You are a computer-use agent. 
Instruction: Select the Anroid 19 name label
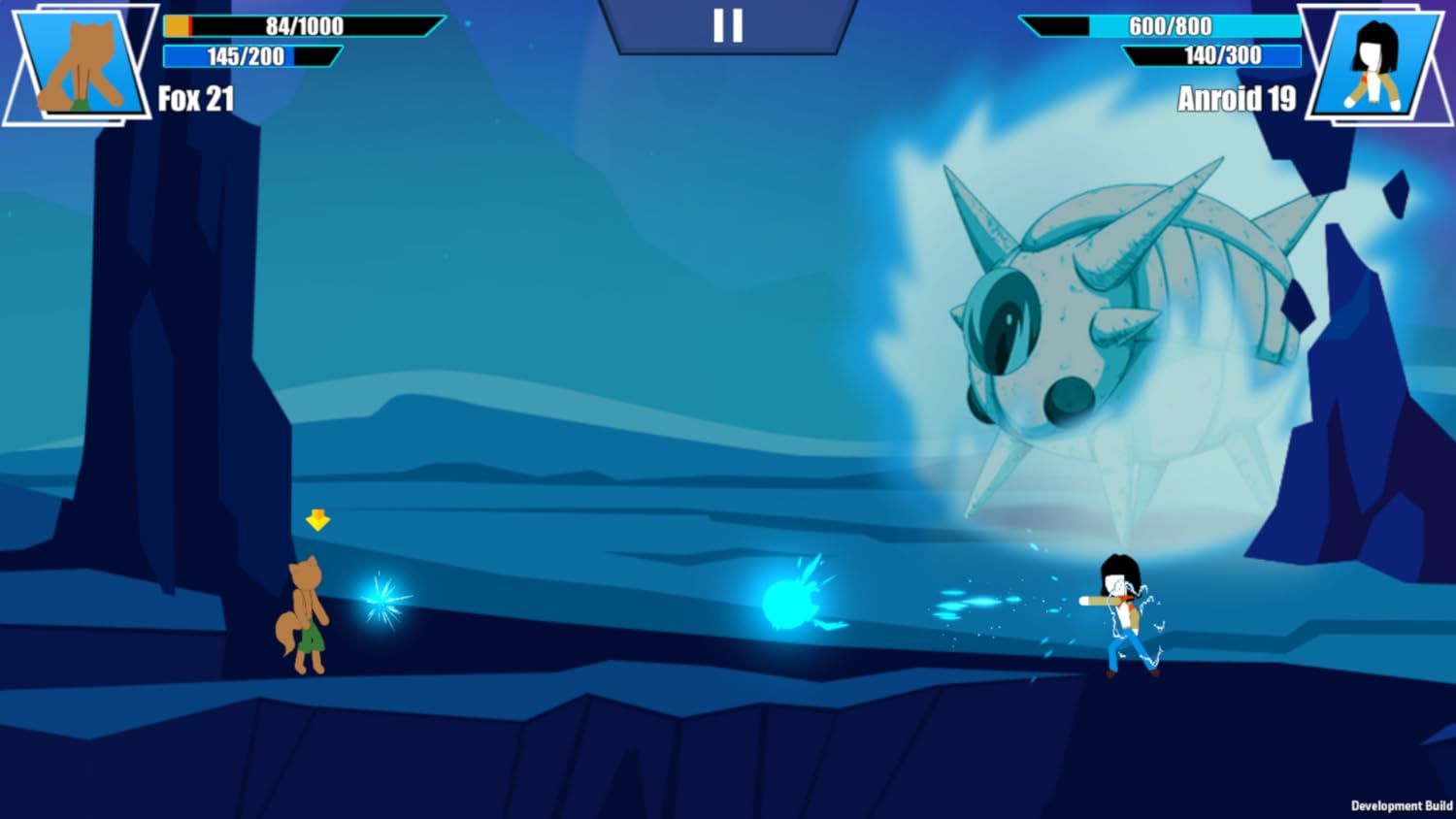pos(1236,97)
